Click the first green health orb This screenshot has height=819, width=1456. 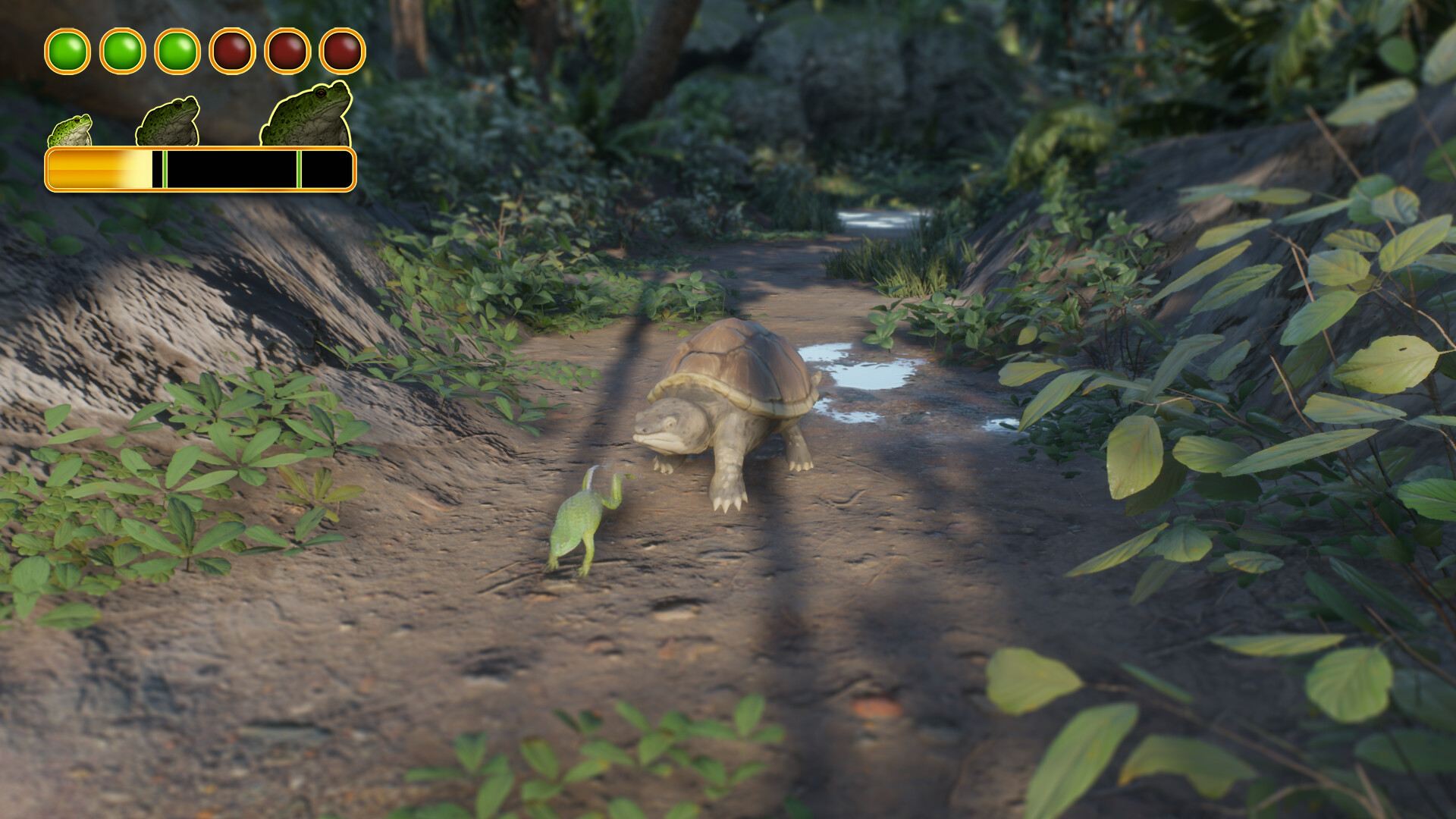(67, 51)
